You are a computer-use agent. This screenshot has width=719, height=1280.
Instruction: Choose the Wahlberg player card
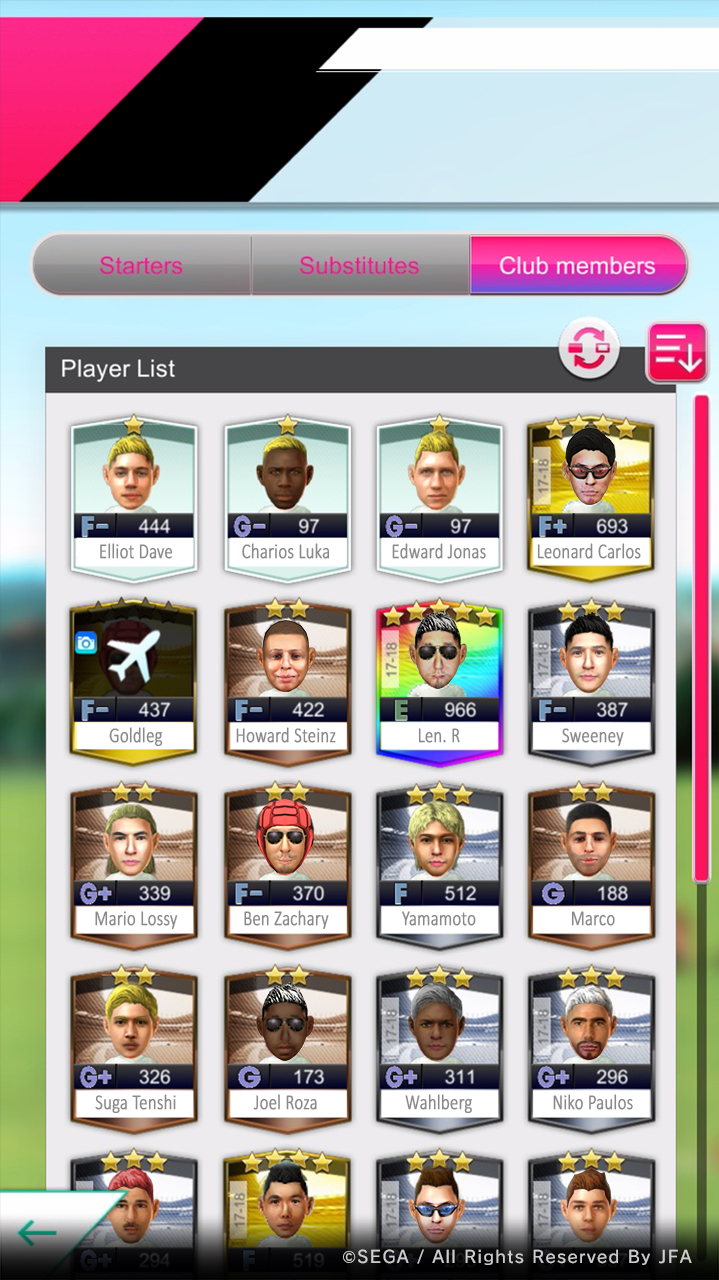tap(439, 1049)
